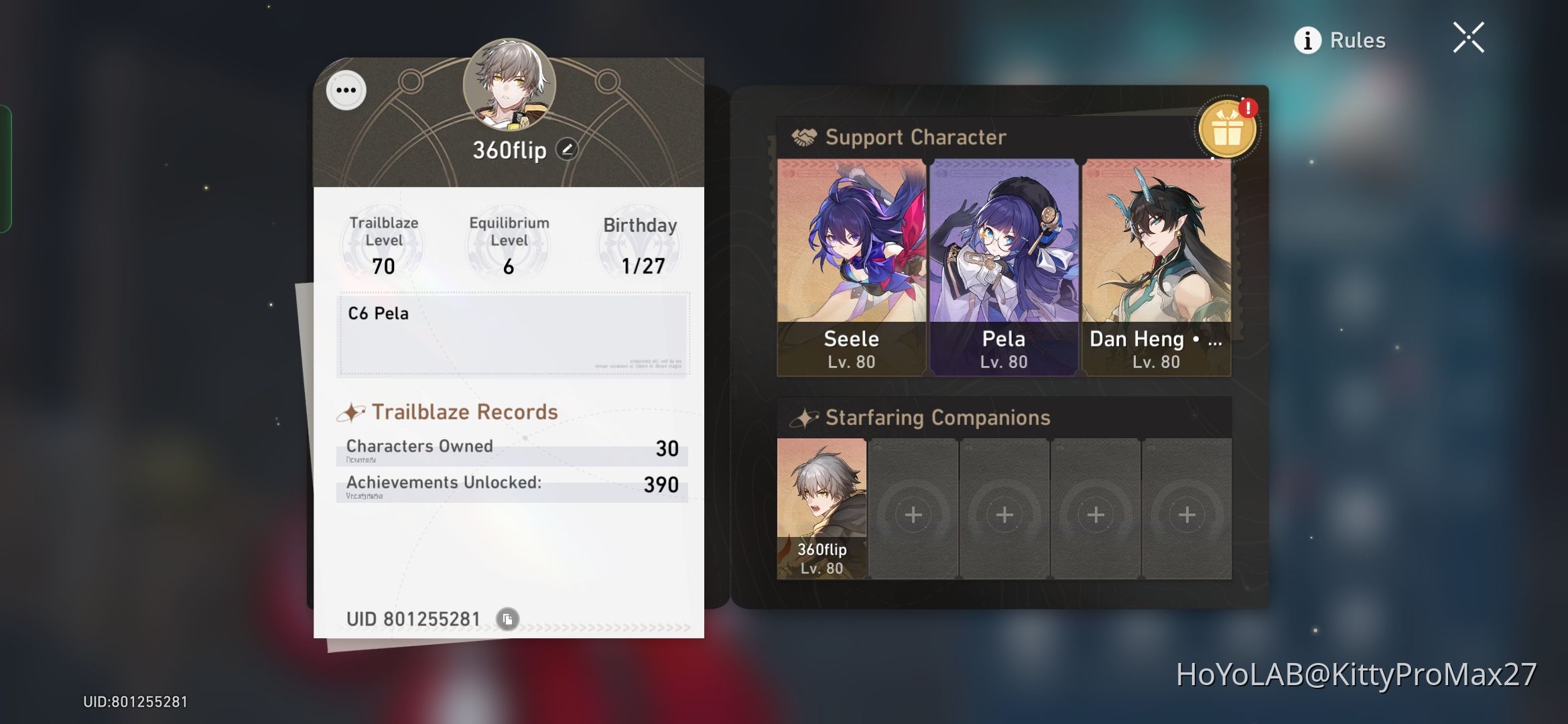Add a companion in the last empty slot
This screenshot has width=1568, height=724.
(x=1187, y=515)
